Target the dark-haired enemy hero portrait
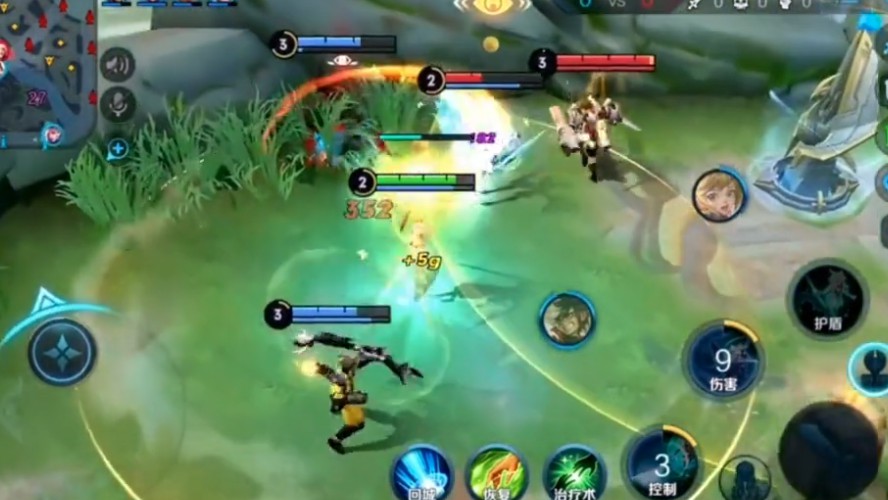Viewport: 888px width, 500px height. [568, 320]
